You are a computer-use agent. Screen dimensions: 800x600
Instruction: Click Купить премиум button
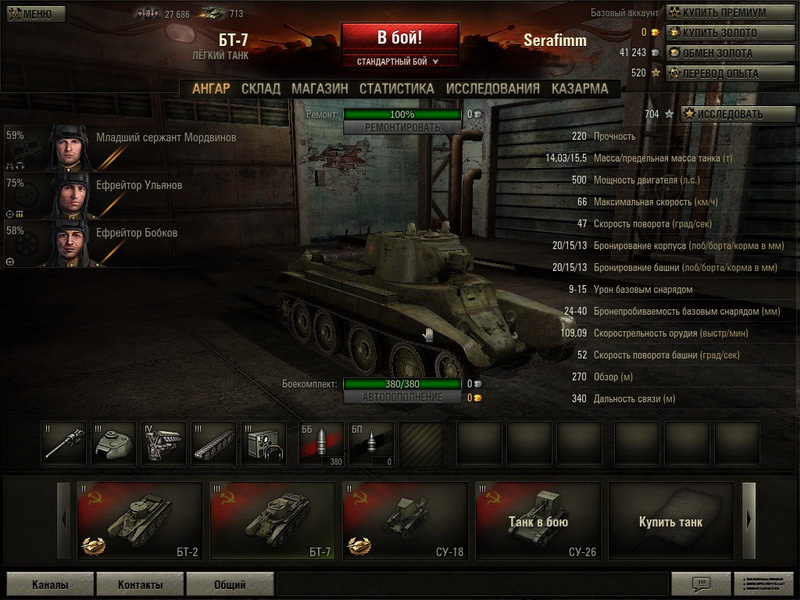(723, 13)
